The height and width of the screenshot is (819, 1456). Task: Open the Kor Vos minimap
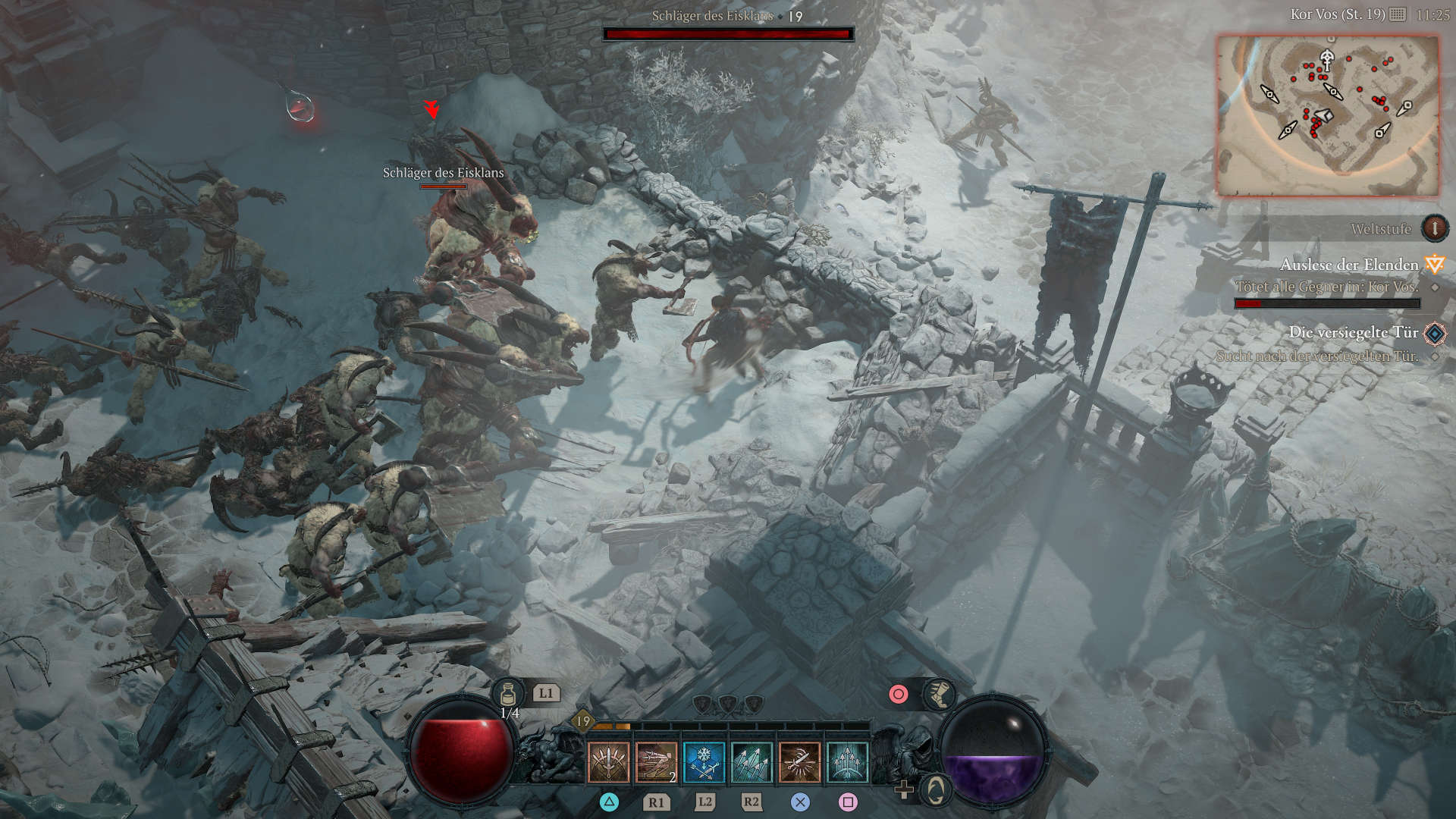point(1327,115)
